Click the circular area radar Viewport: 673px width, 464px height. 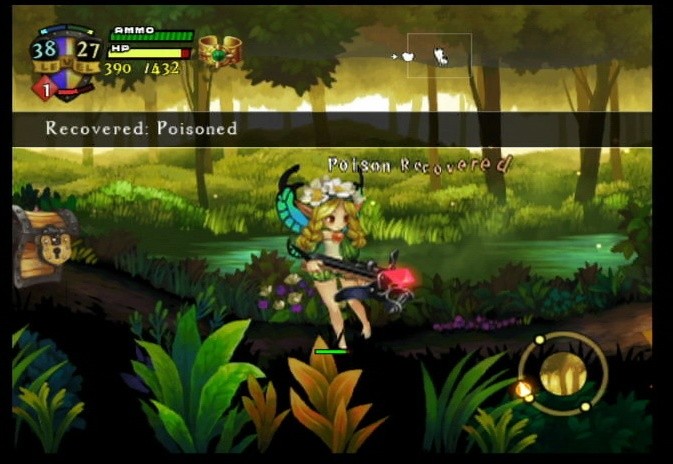[562, 374]
